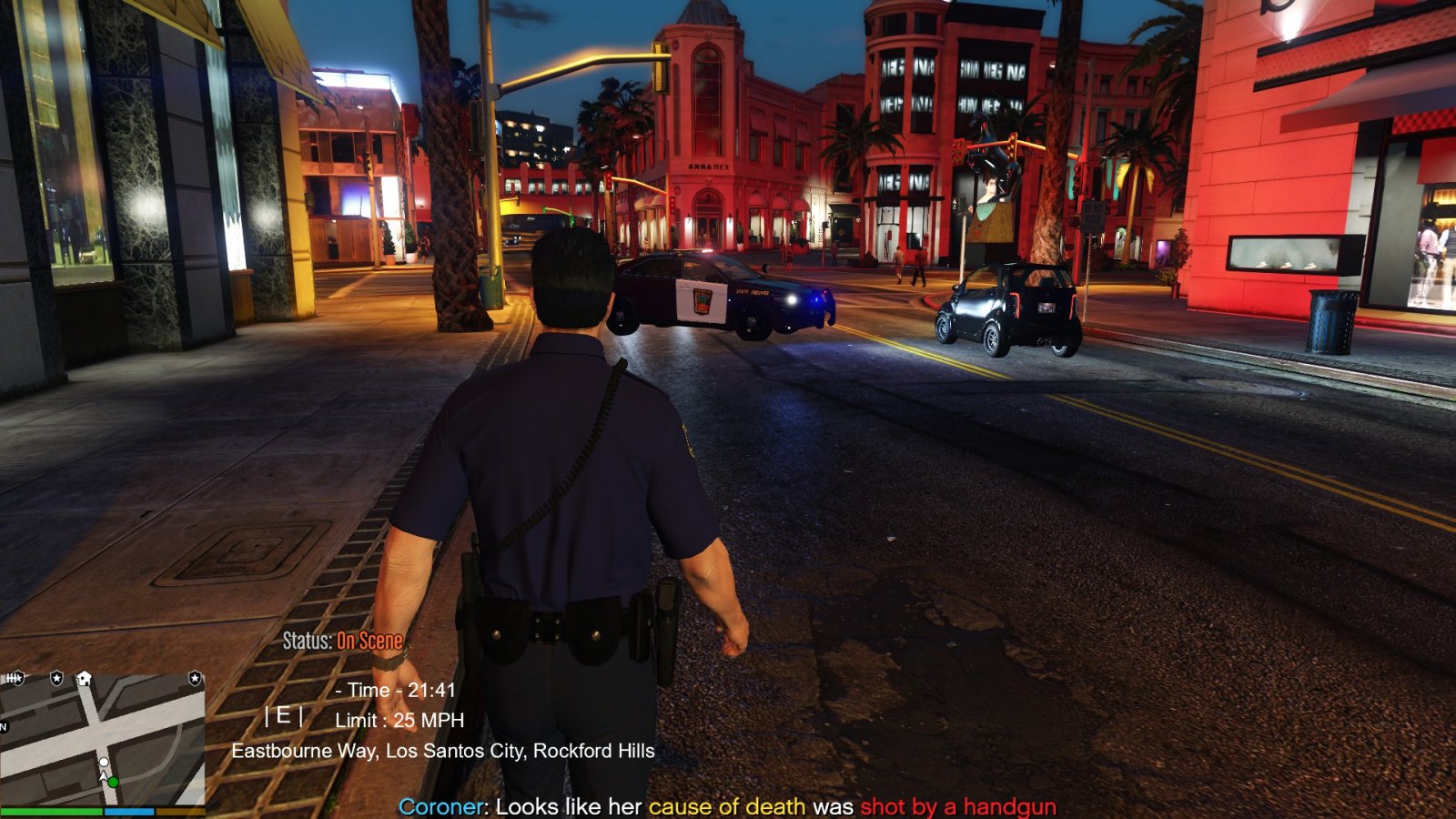Image resolution: width=1456 pixels, height=819 pixels.
Task: Select the green dot blip on minimap
Action: 113,782
